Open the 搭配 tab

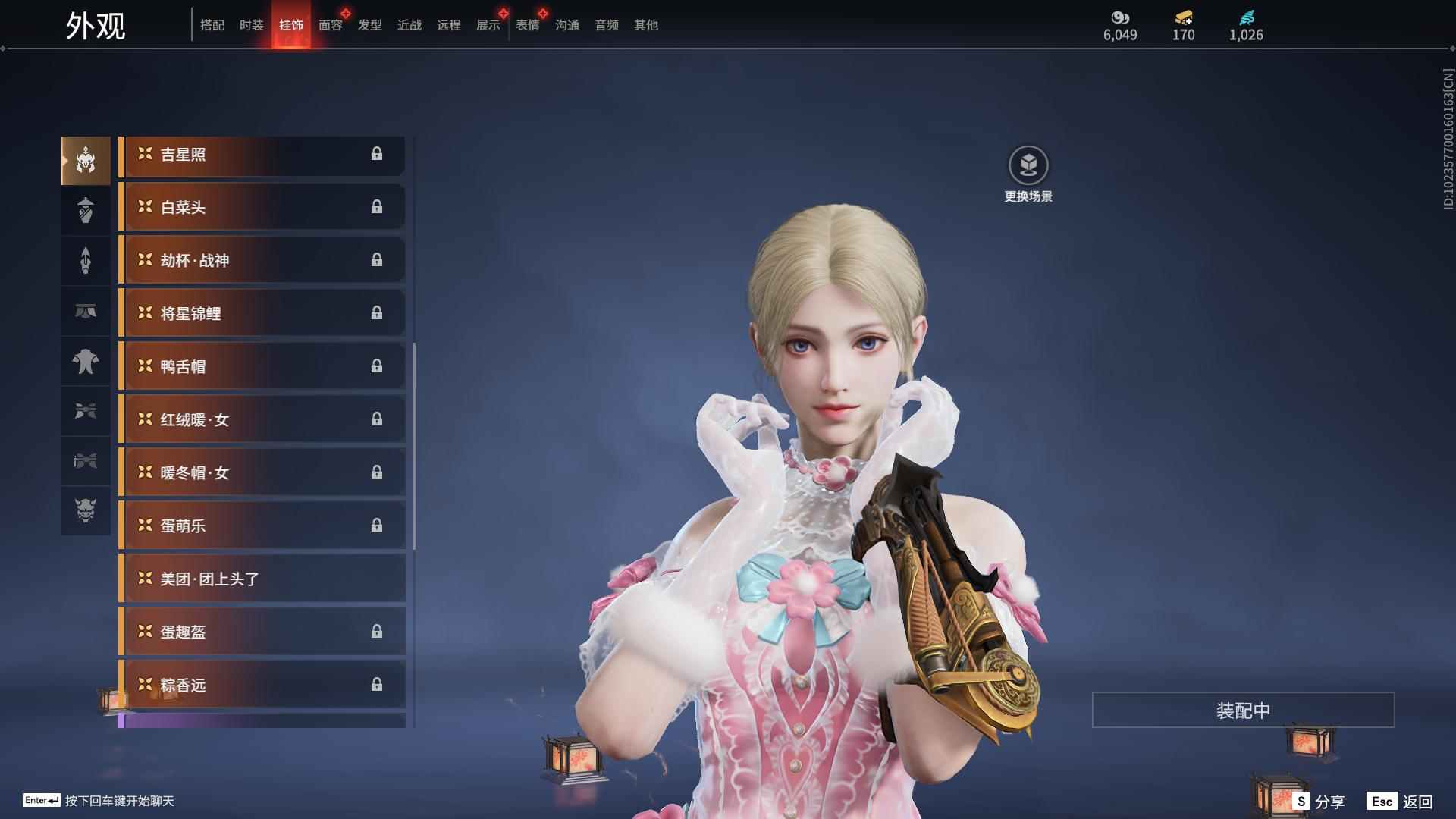212,25
